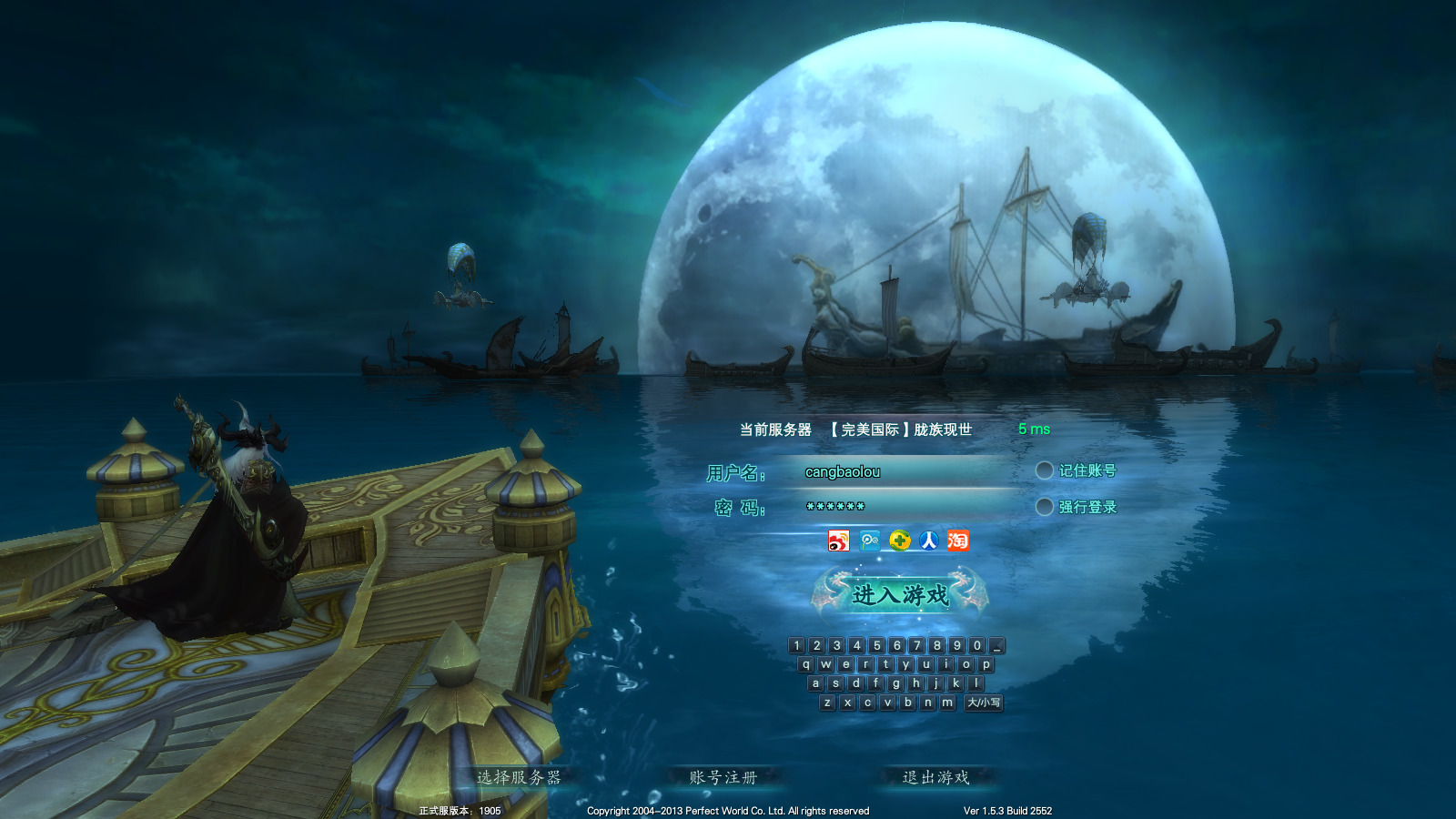1456x819 pixels.
Task: Click the 进入游戏 enter game button
Action: (x=899, y=594)
